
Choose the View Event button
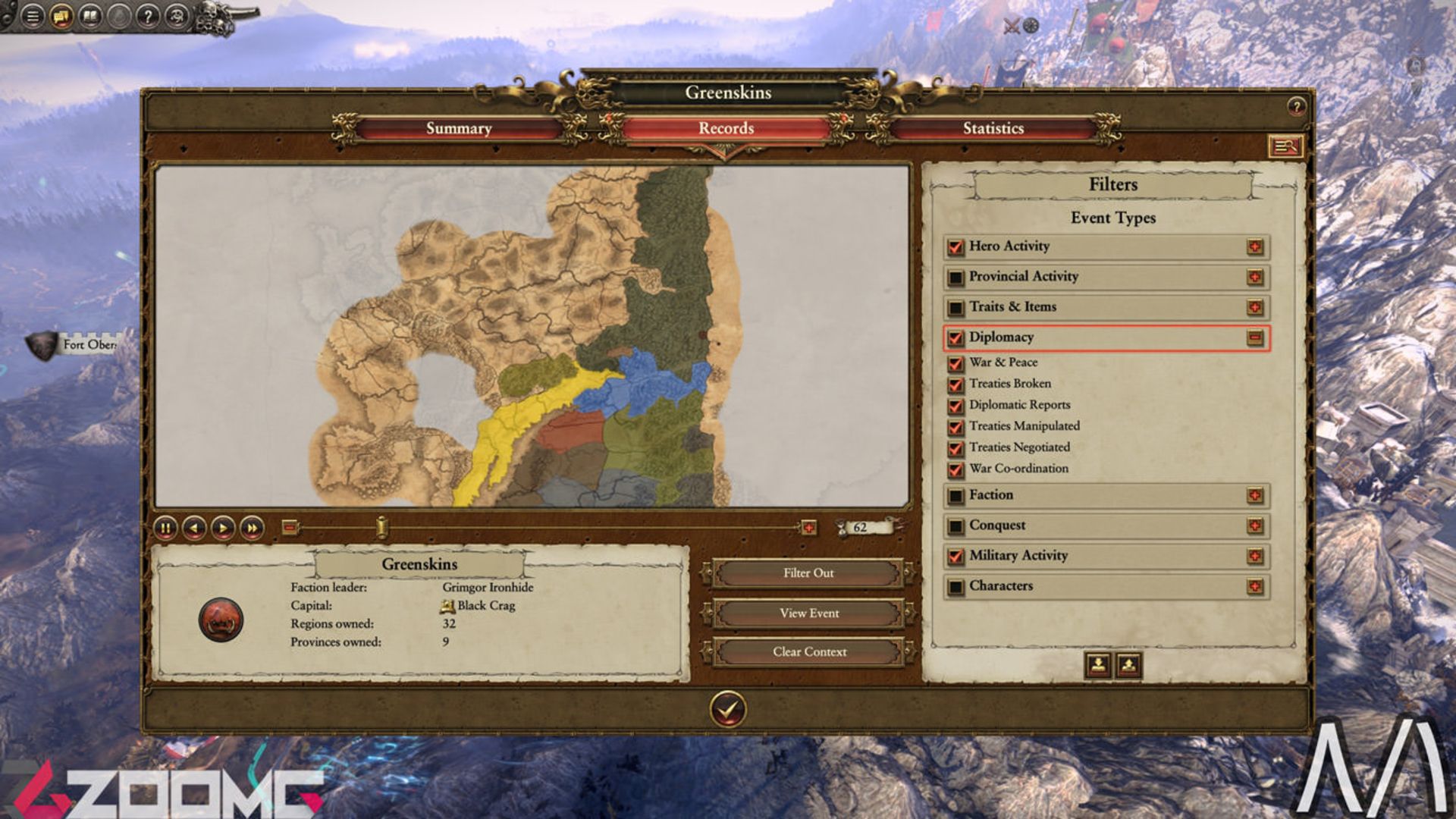[x=808, y=613]
